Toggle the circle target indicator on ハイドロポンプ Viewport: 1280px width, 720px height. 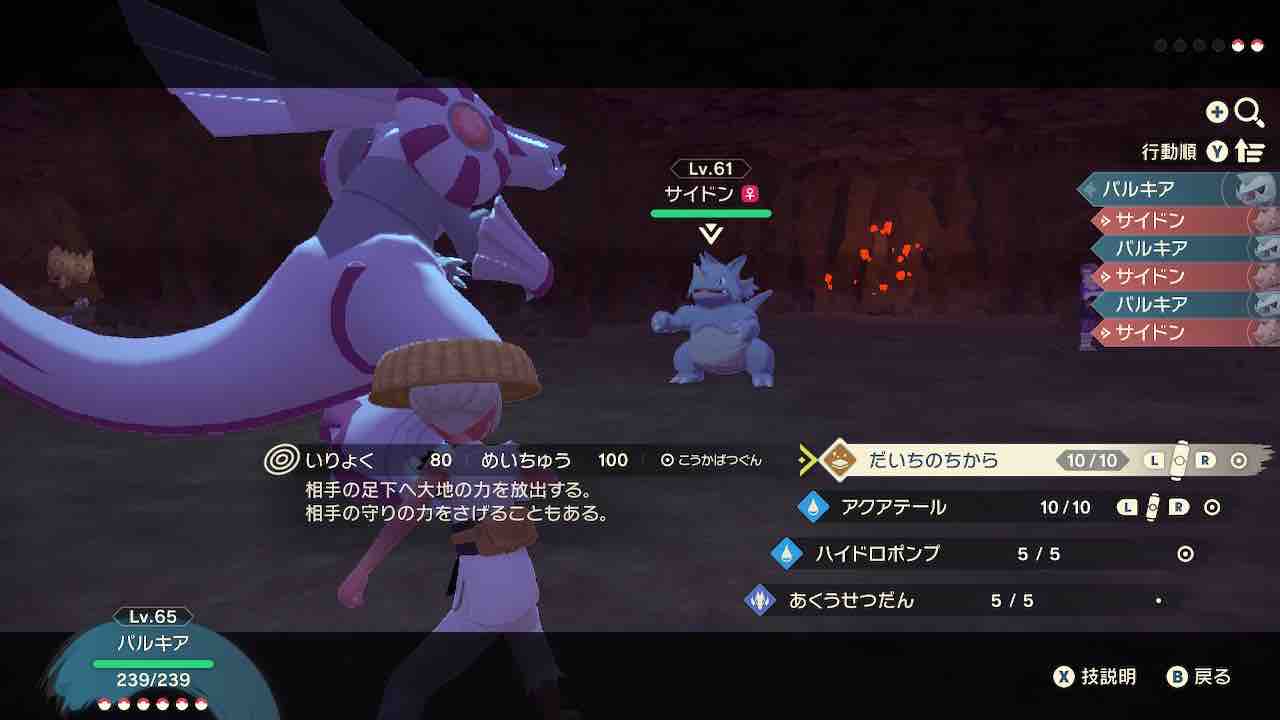click(x=1185, y=553)
